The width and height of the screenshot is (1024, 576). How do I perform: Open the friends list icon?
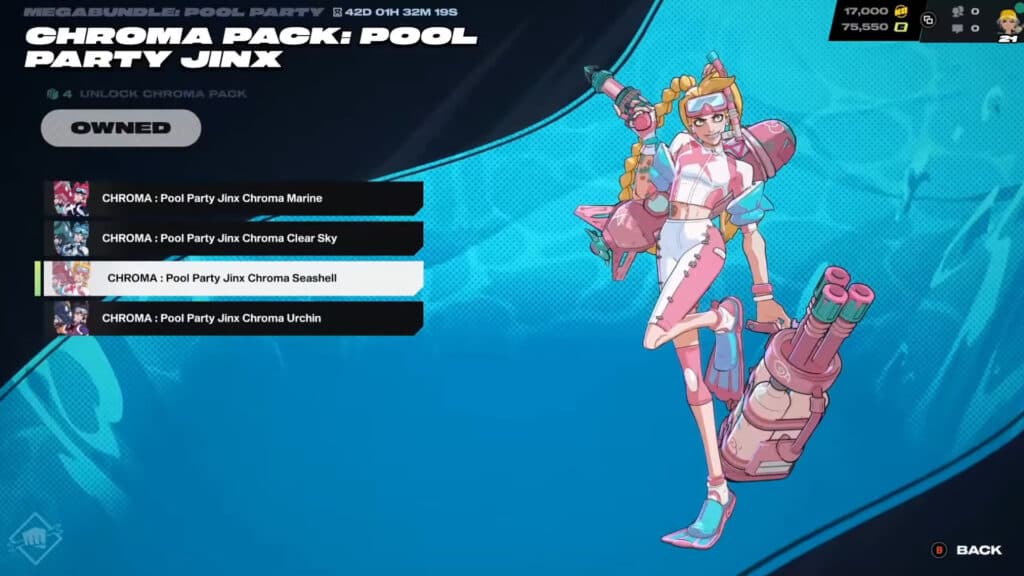click(959, 11)
